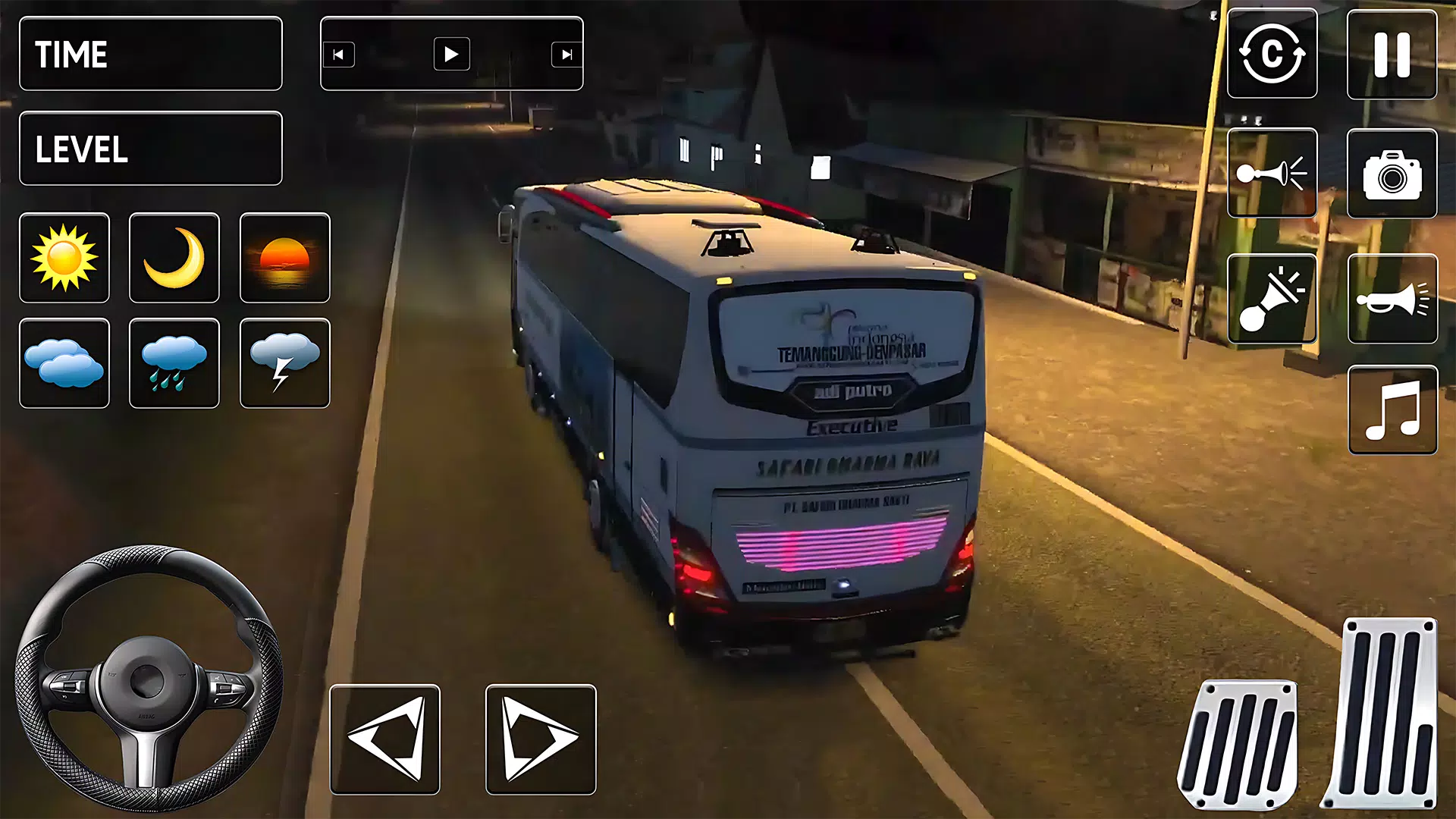1456x819 pixels.
Task: Click the LEVEL display panel
Action: tap(150, 149)
